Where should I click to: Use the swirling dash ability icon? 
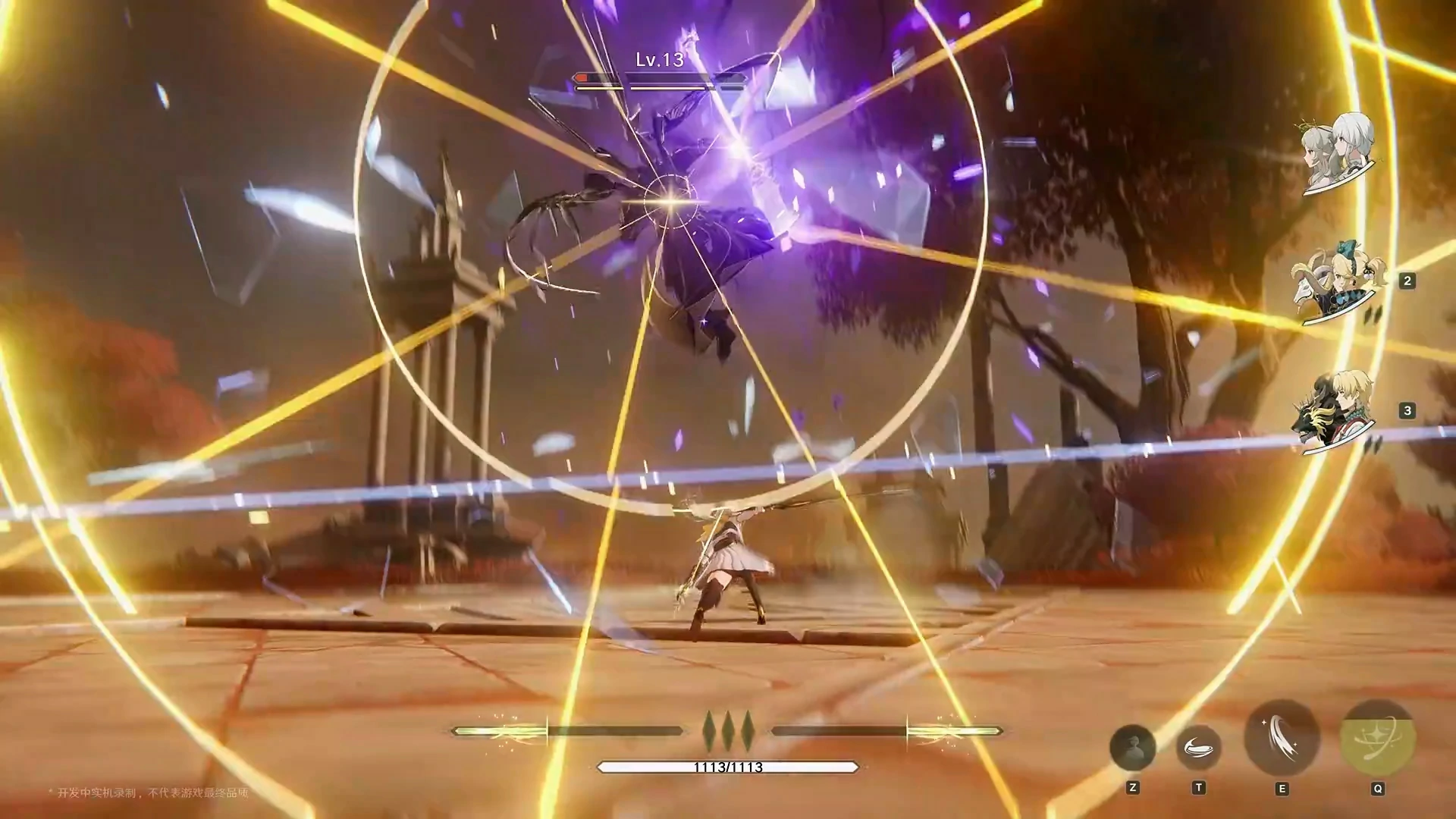click(1198, 748)
